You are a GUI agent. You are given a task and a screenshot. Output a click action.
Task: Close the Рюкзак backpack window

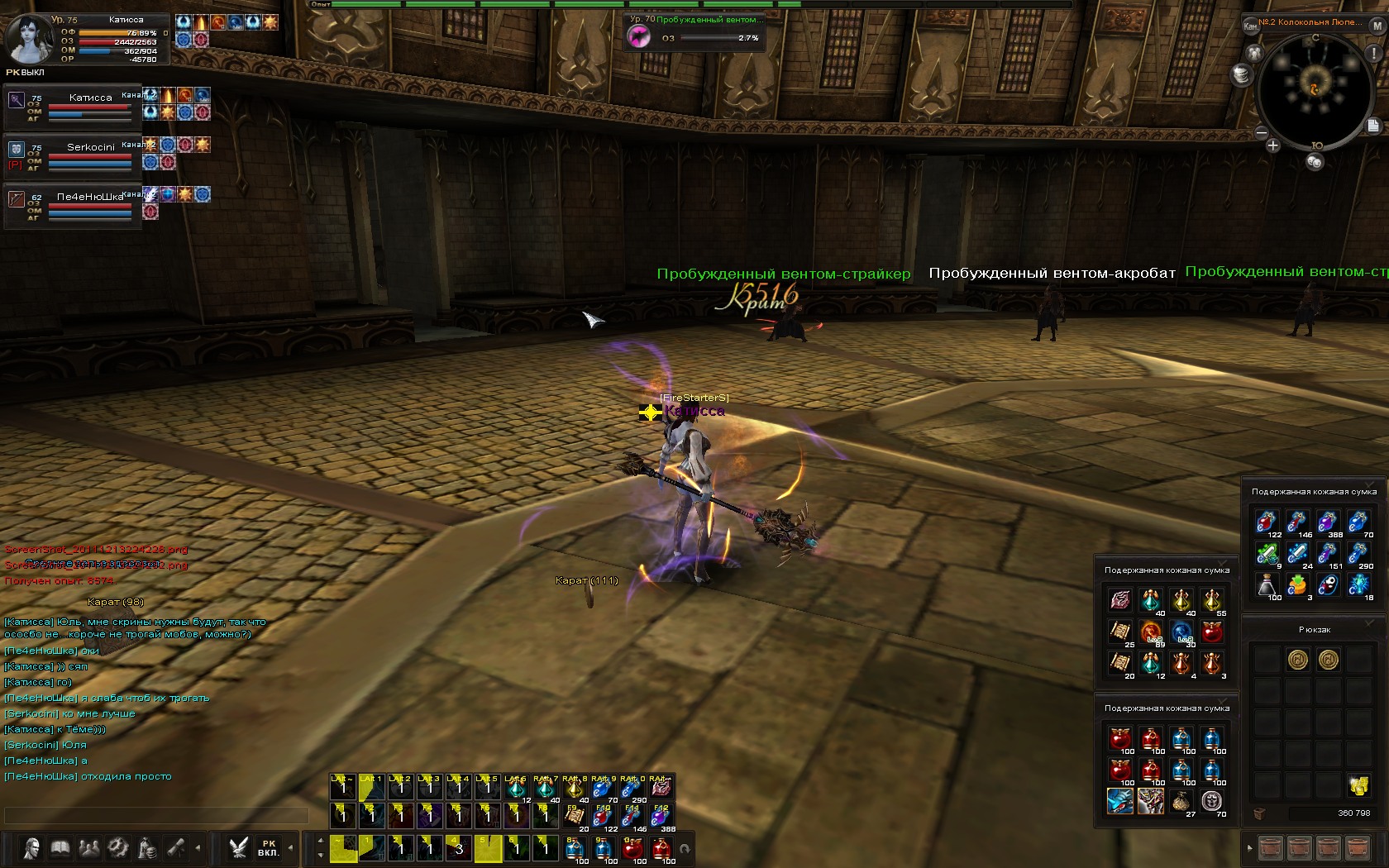[x=1370, y=622]
